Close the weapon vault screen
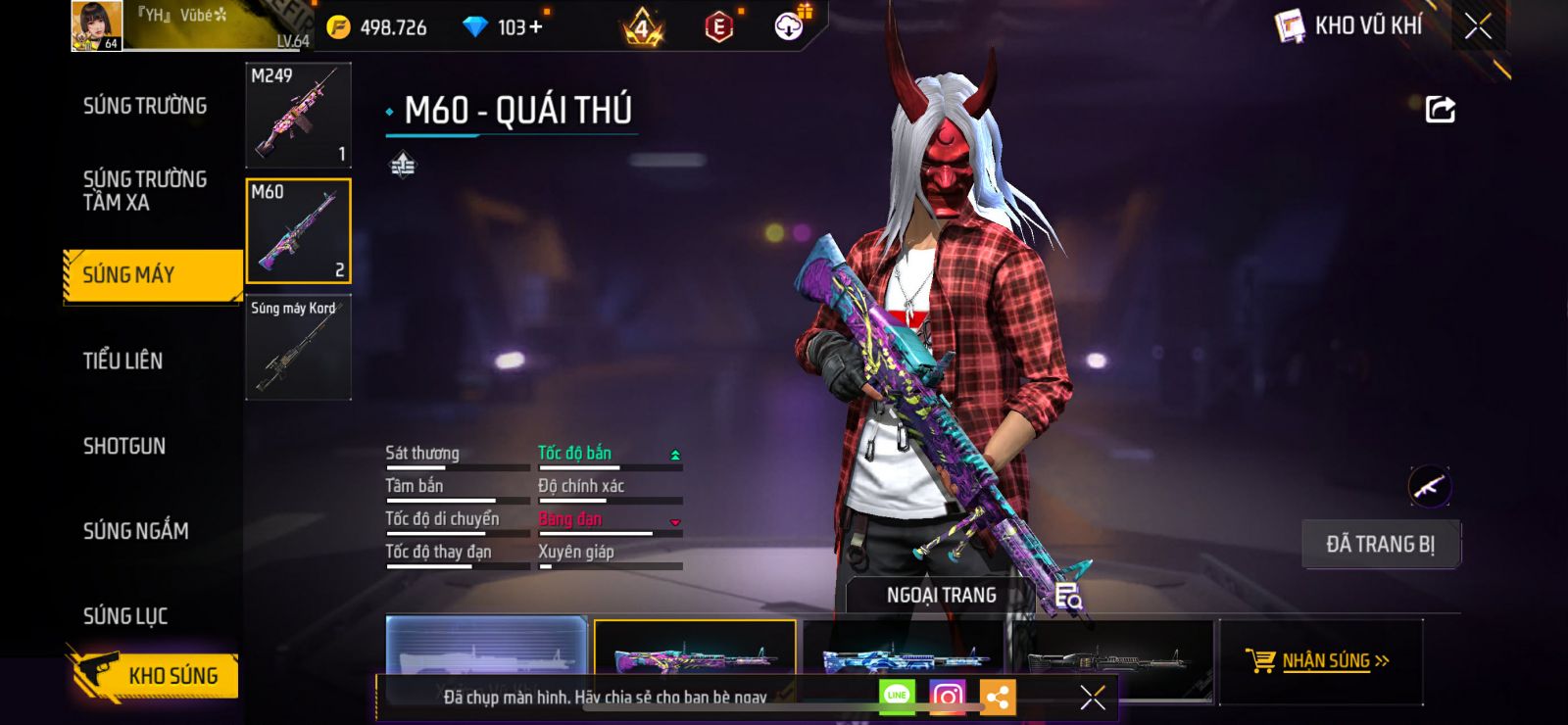The width and height of the screenshot is (1568, 725). point(1478,26)
